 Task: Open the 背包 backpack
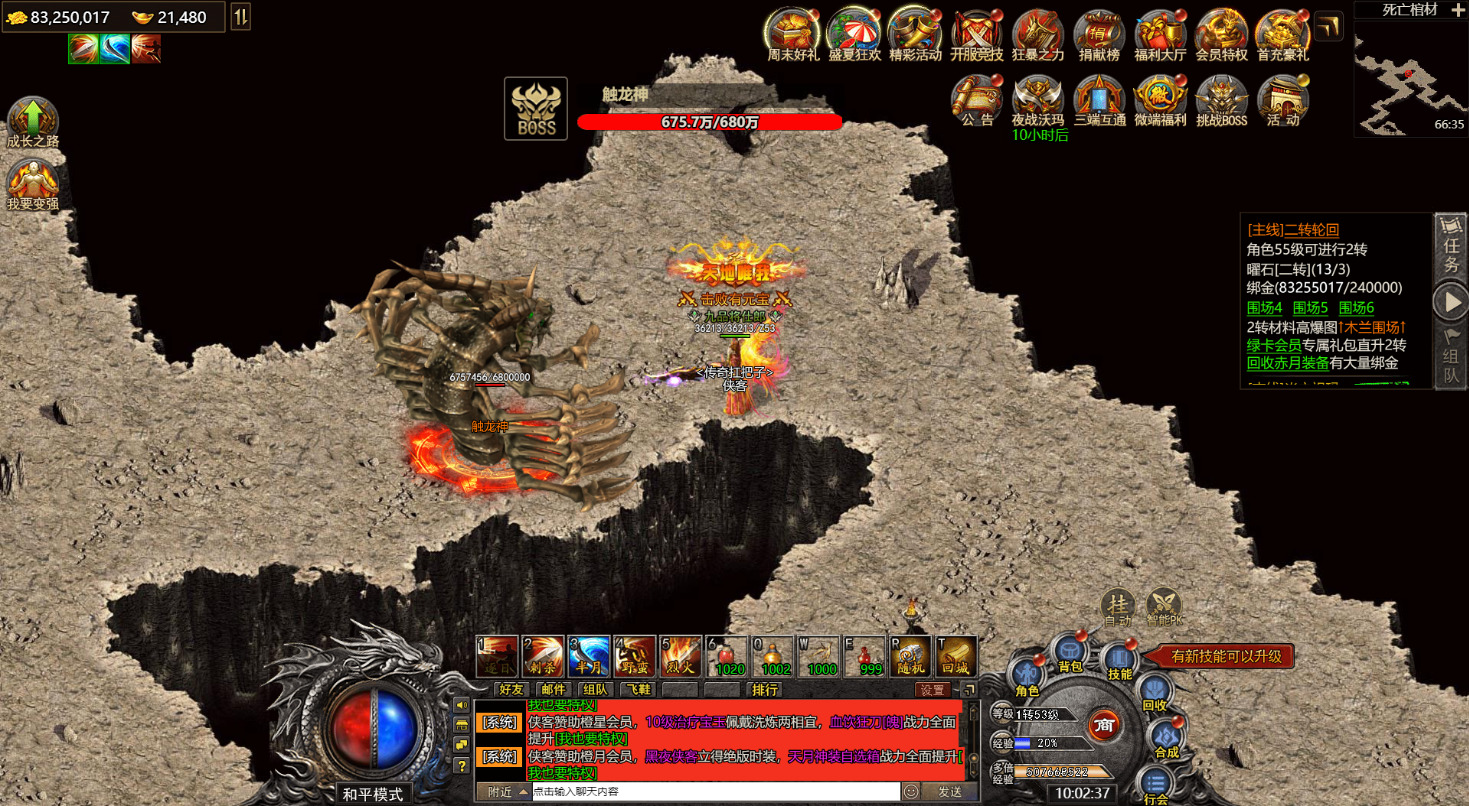[1070, 651]
